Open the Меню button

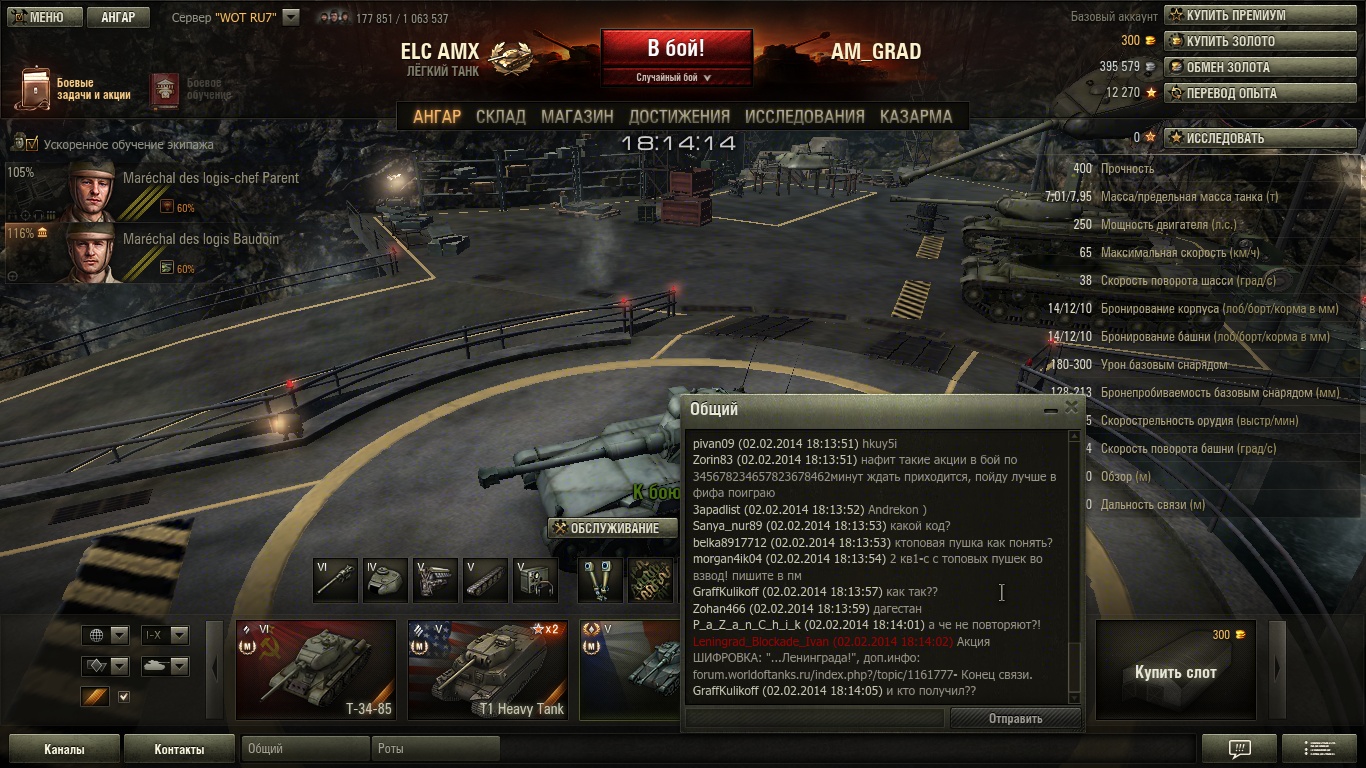click(x=41, y=17)
